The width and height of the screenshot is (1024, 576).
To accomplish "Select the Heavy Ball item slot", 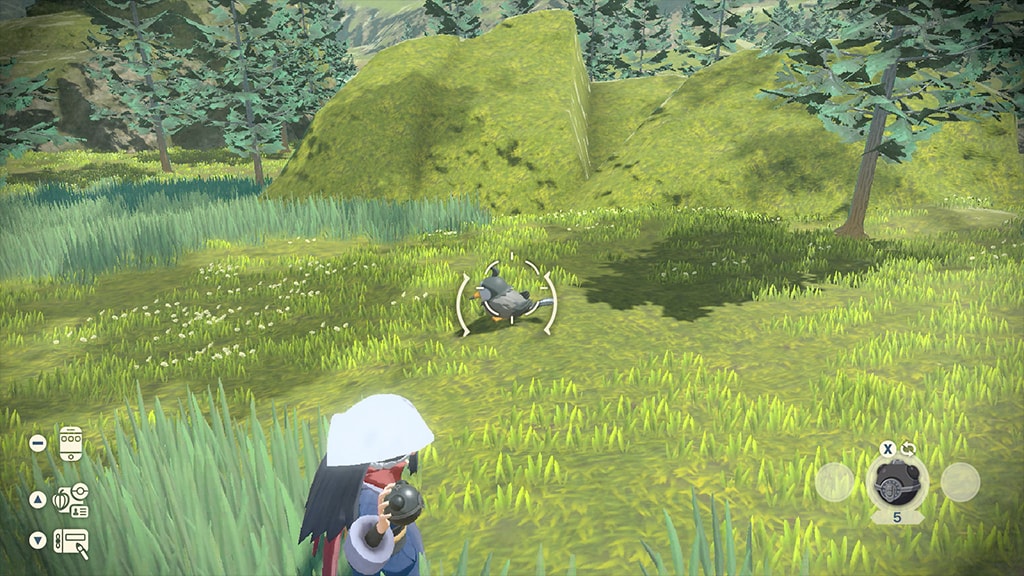I will [896, 484].
